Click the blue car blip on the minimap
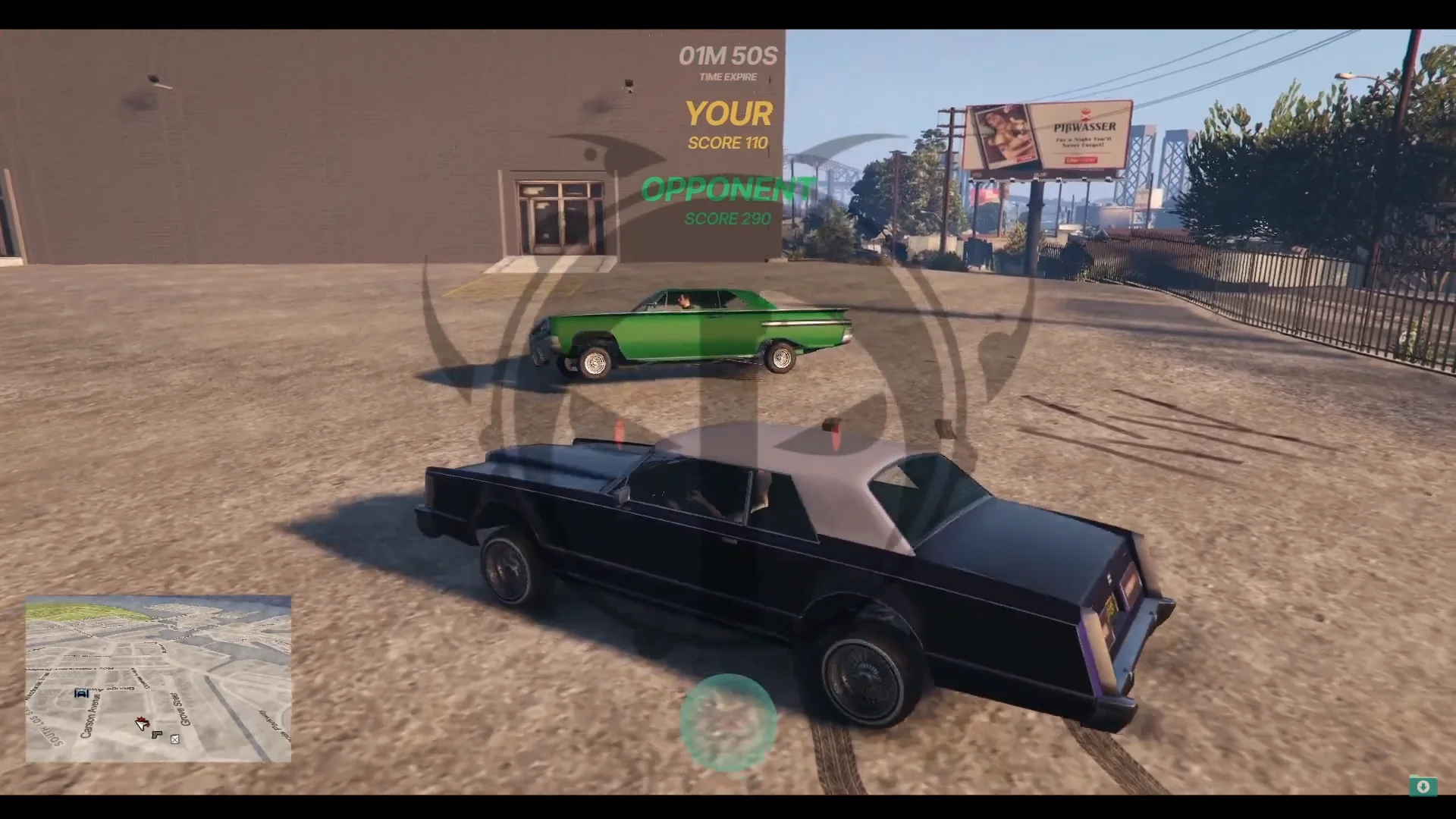Viewport: 1456px width, 819px height. (x=81, y=694)
